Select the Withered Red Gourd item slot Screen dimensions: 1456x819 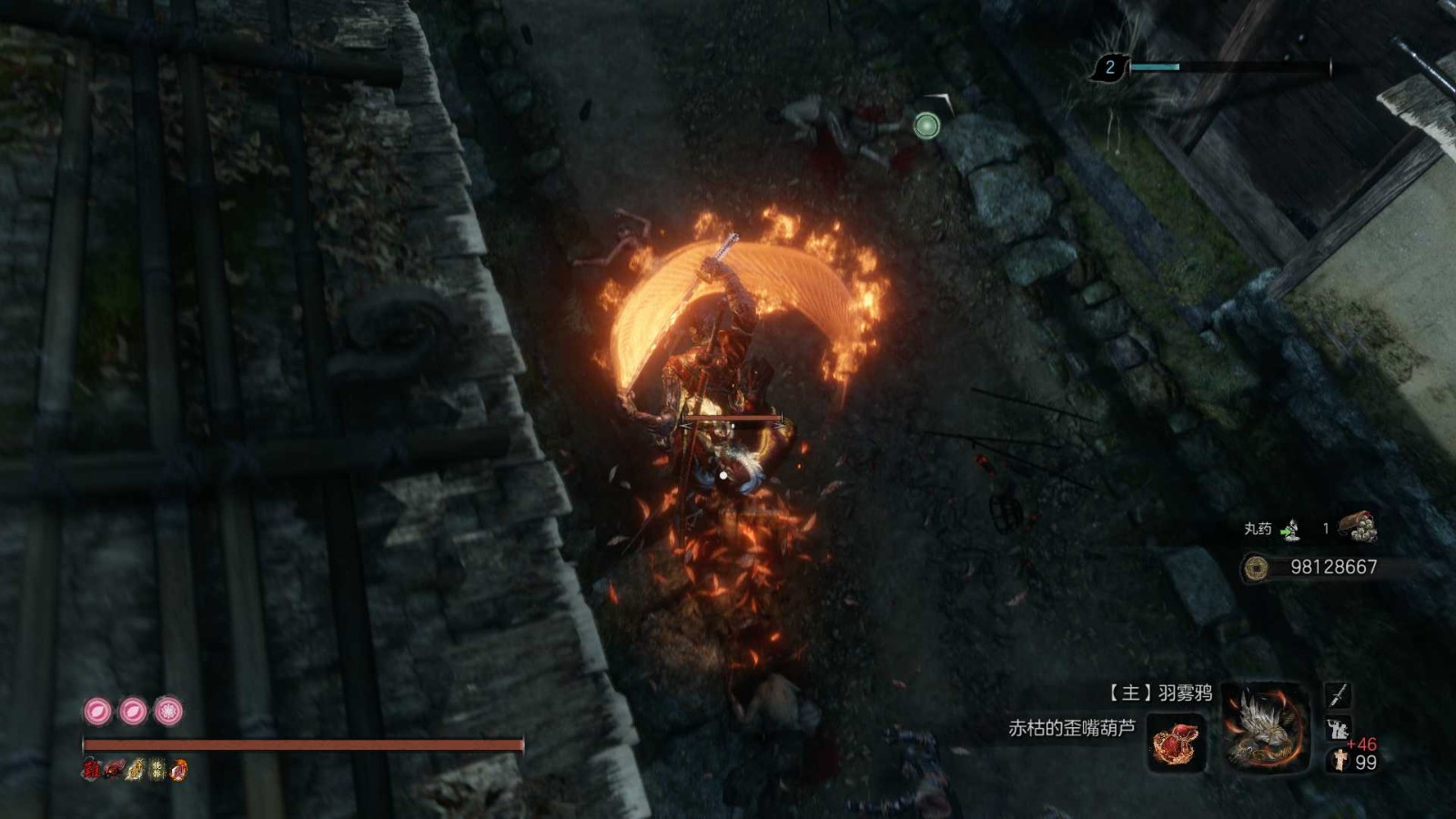(x=1177, y=742)
